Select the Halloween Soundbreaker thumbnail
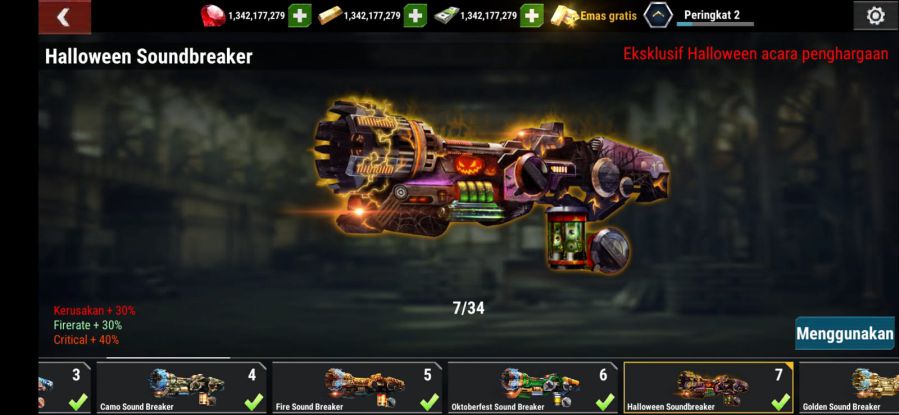The width and height of the screenshot is (899, 415). point(708,388)
